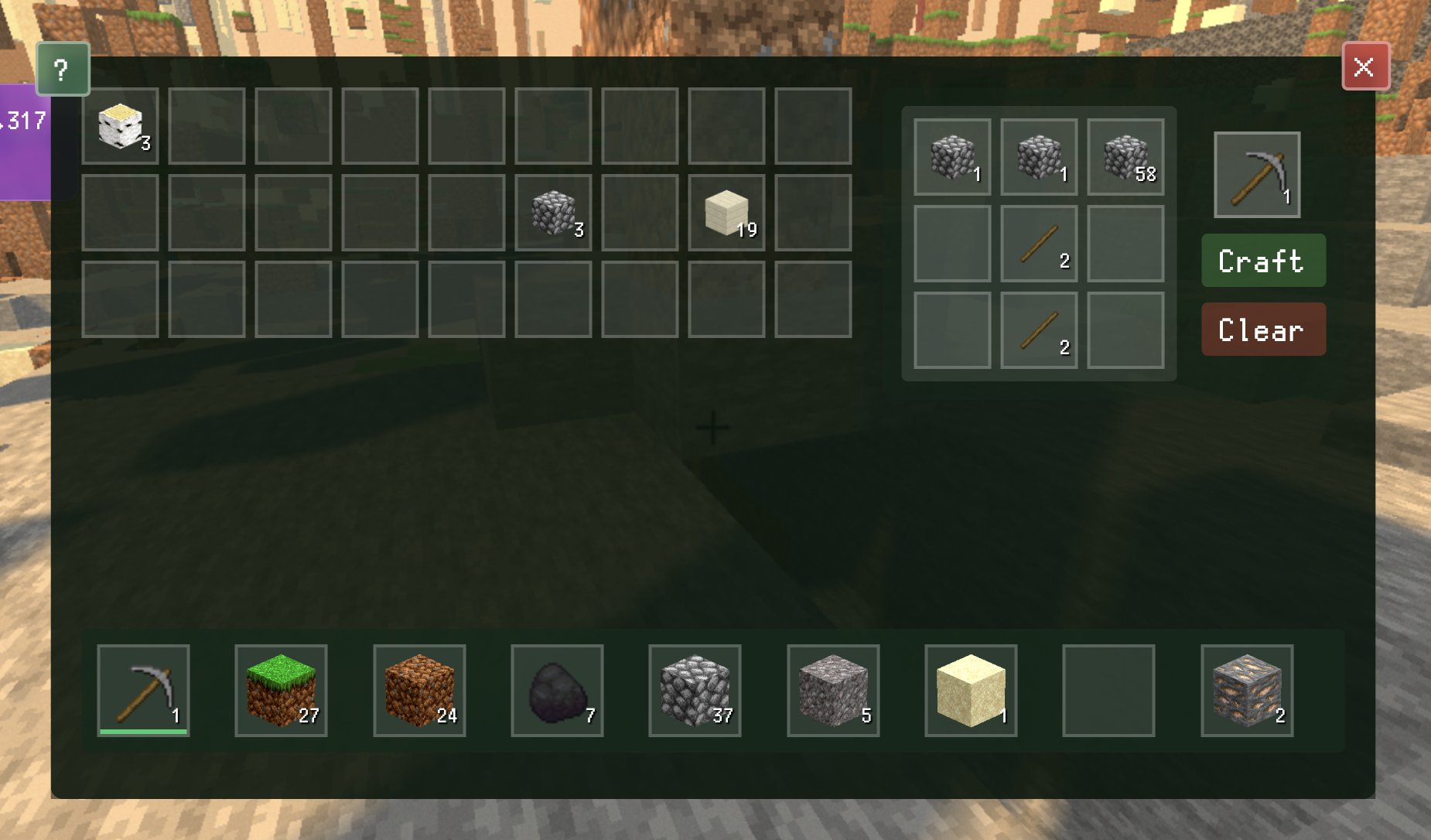Click the Craft button
Viewport: 1431px width, 840px height.
coord(1263,261)
